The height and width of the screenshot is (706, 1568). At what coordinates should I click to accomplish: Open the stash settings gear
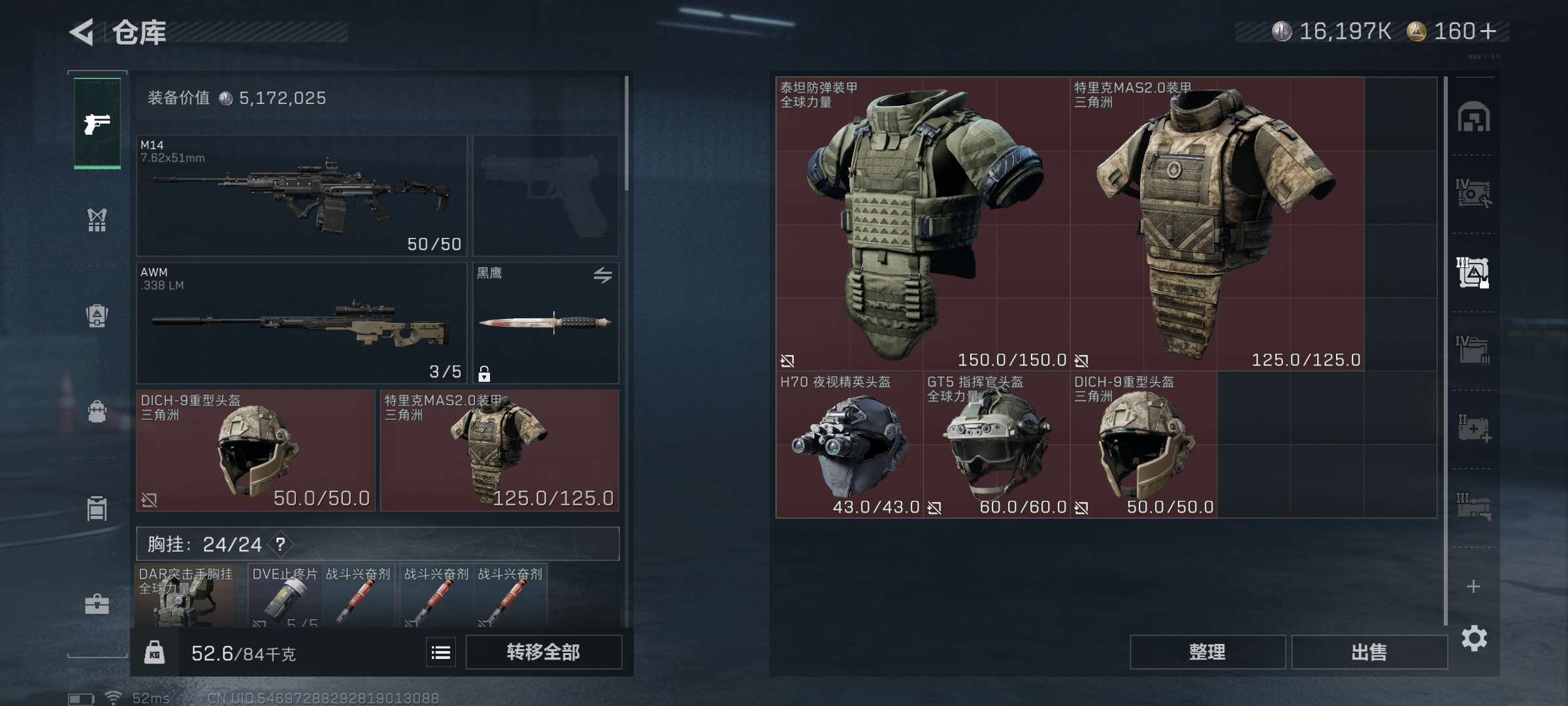point(1474,638)
